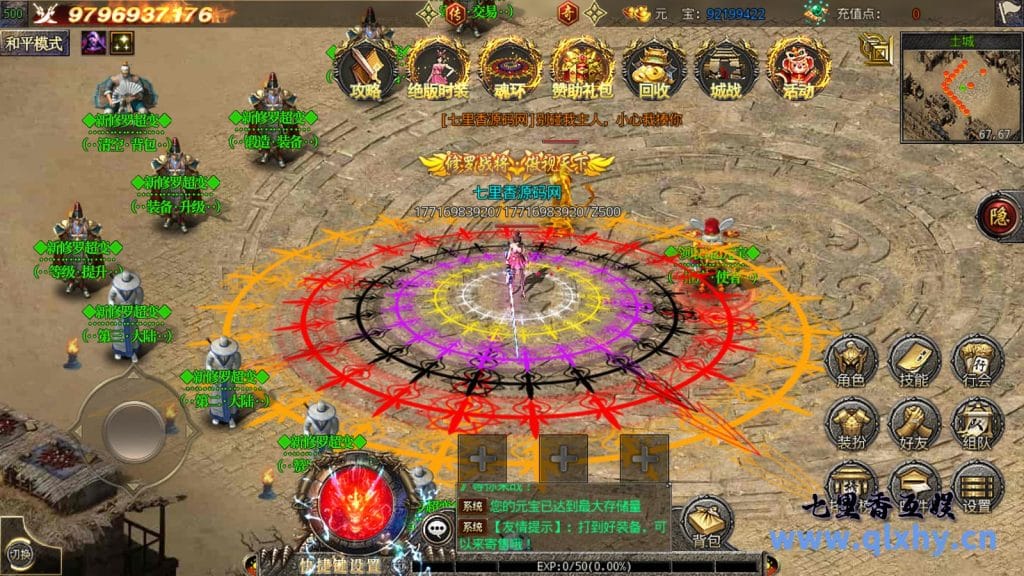Open the 角色 character sheet
Viewport: 1024px width, 576px height.
(x=852, y=360)
